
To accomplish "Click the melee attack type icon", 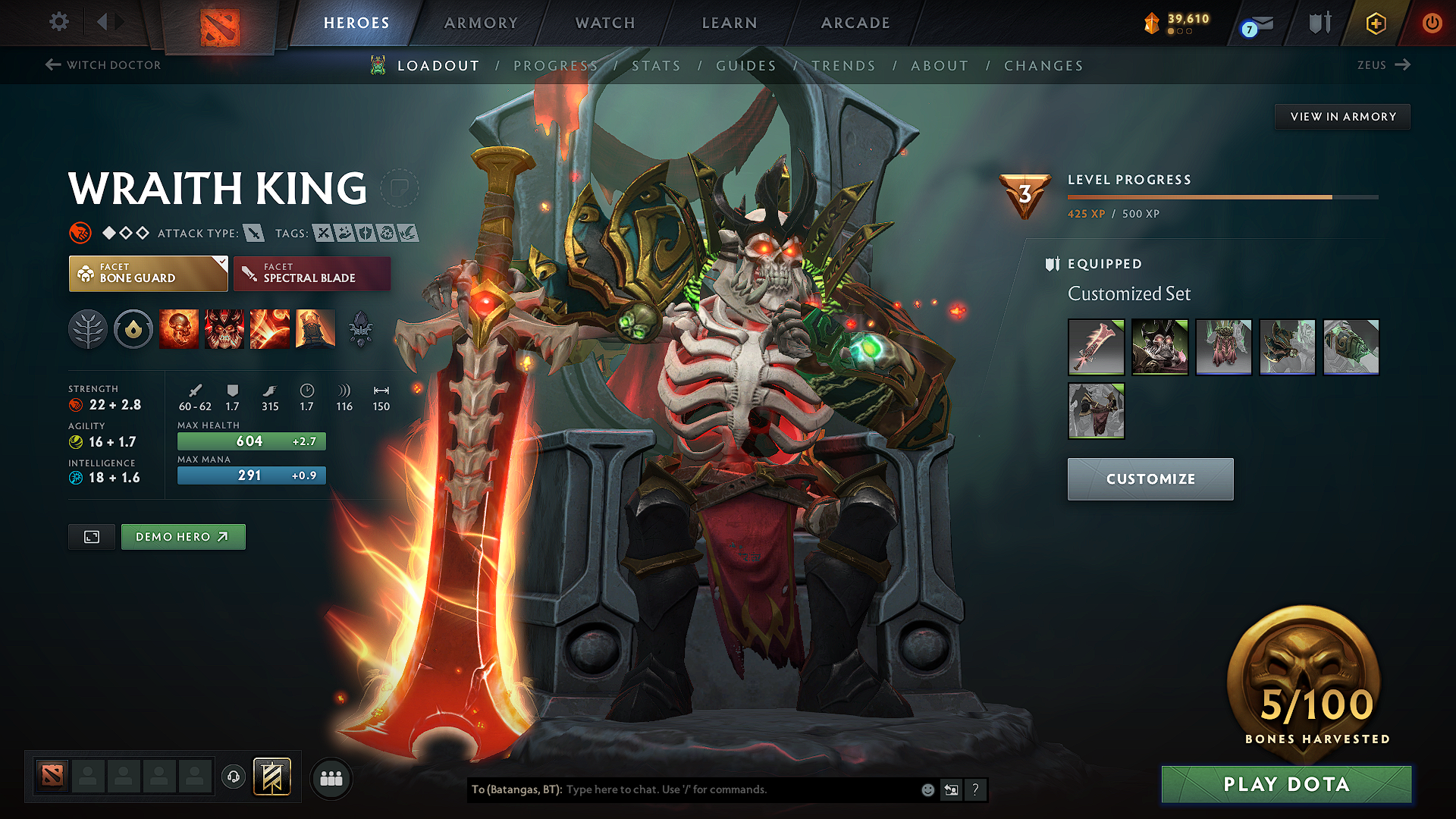I will [253, 233].
